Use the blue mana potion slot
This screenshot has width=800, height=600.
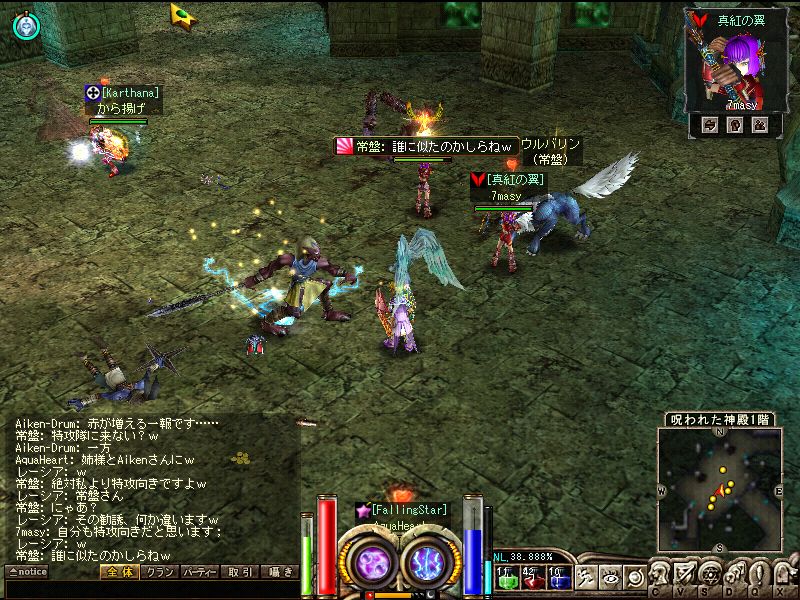pyautogui.click(x=557, y=577)
